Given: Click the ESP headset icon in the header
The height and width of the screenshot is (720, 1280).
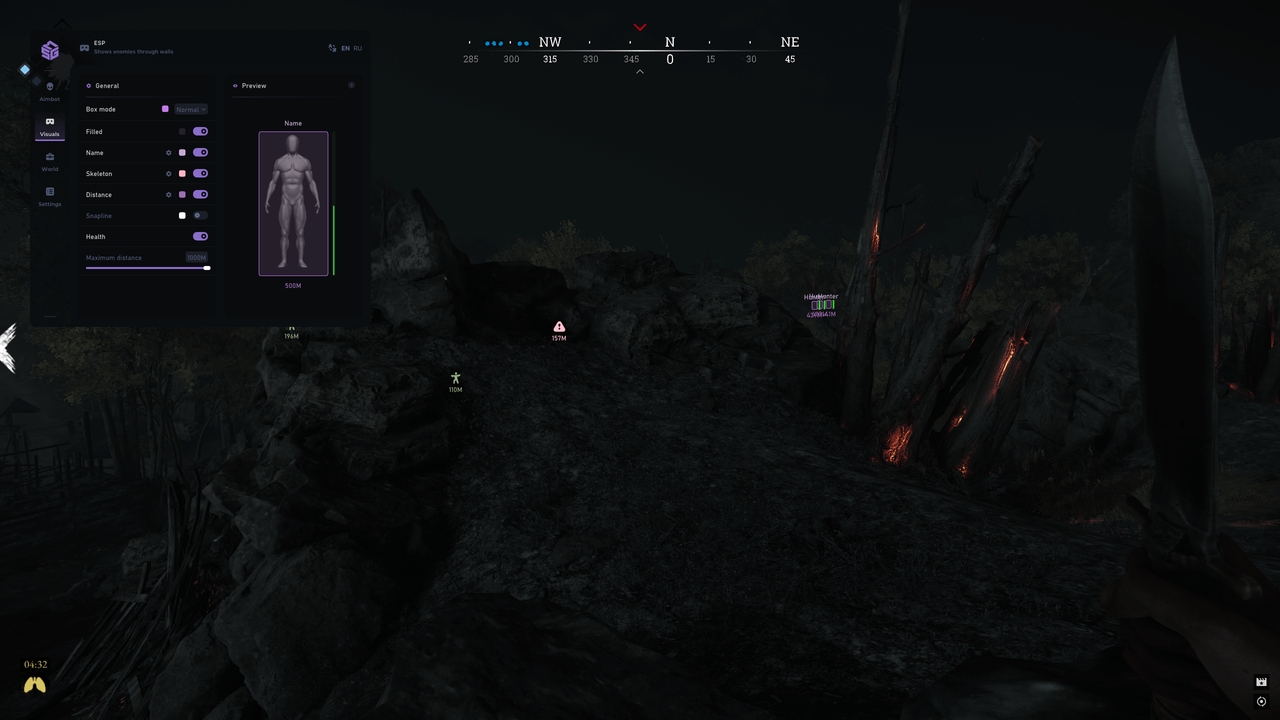Looking at the screenshot, I should click(x=84, y=46).
